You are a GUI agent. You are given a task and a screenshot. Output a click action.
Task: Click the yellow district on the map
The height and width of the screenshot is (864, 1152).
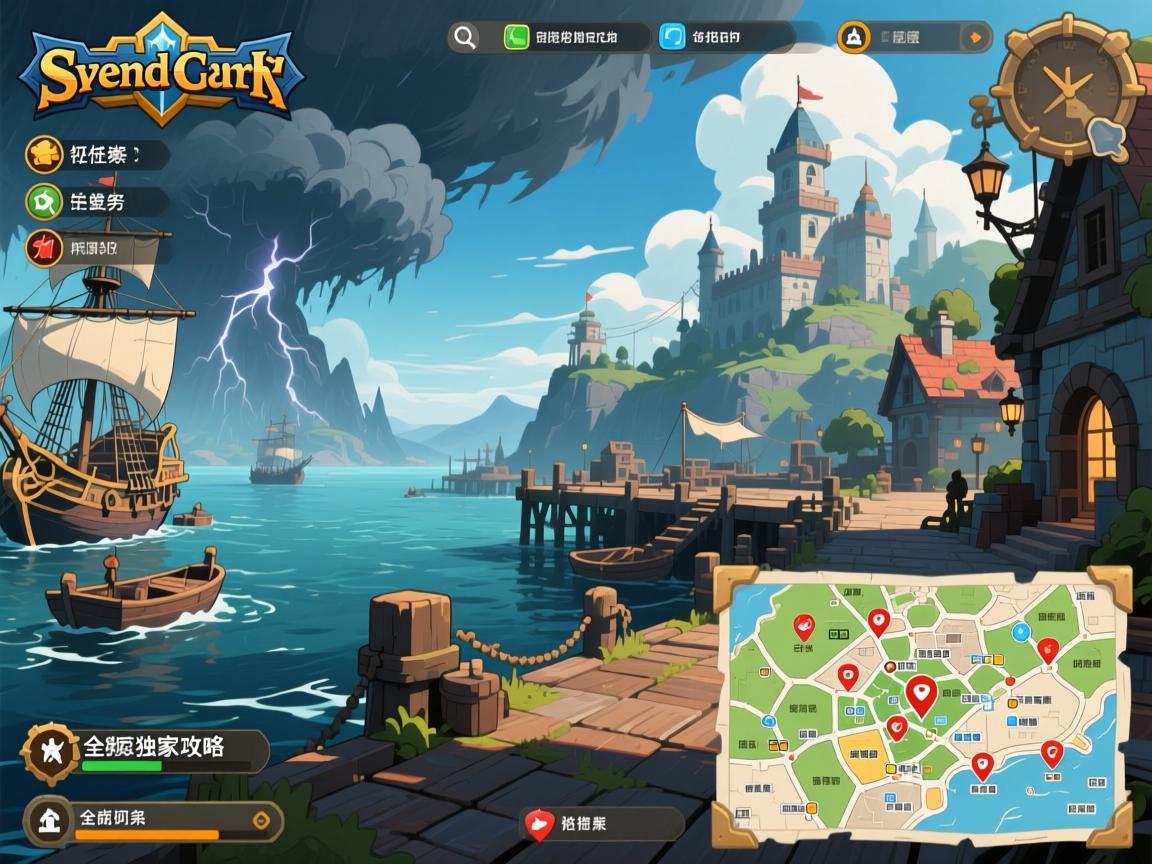click(863, 752)
